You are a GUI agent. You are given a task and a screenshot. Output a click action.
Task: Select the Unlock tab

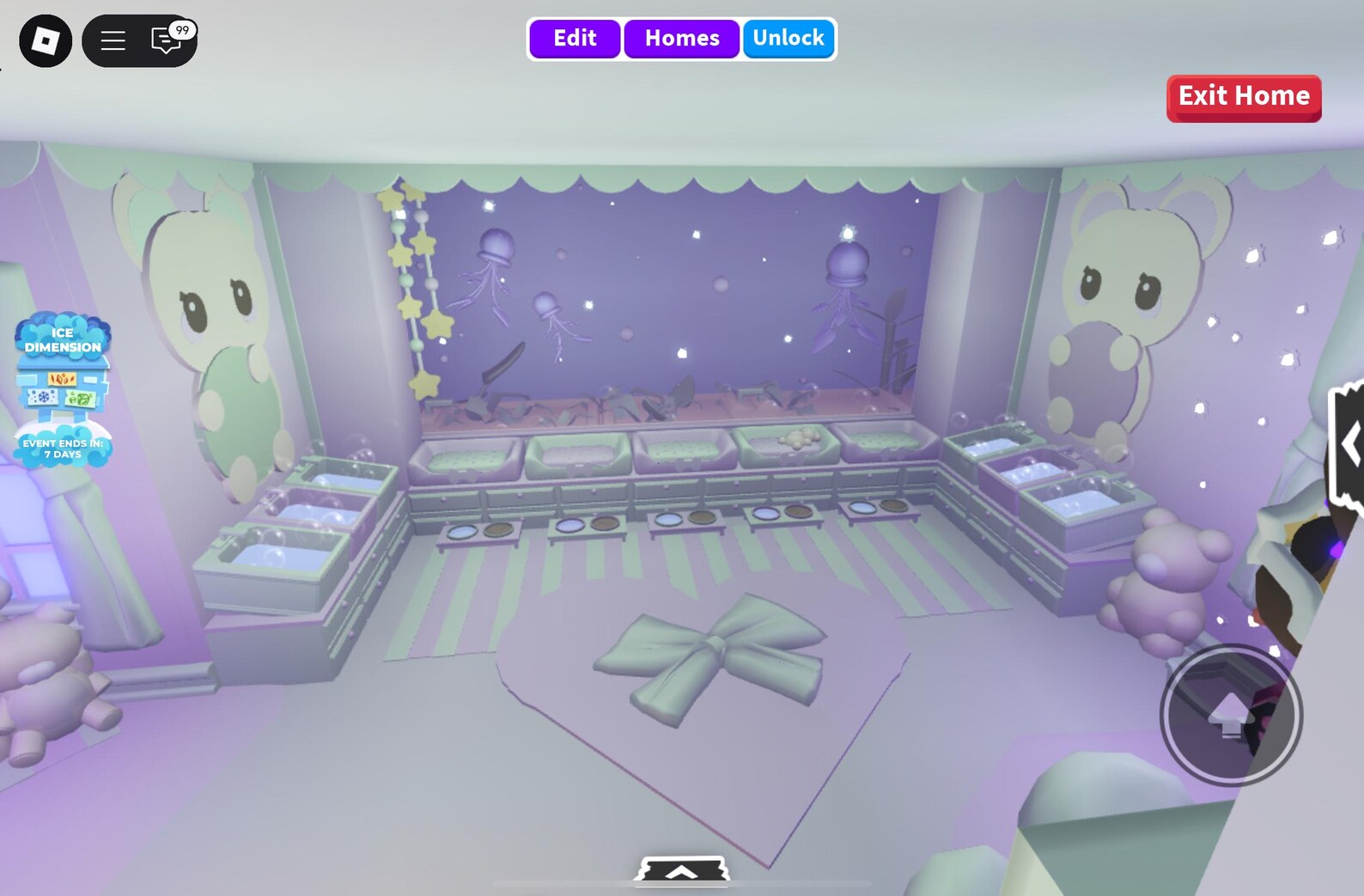tap(789, 38)
